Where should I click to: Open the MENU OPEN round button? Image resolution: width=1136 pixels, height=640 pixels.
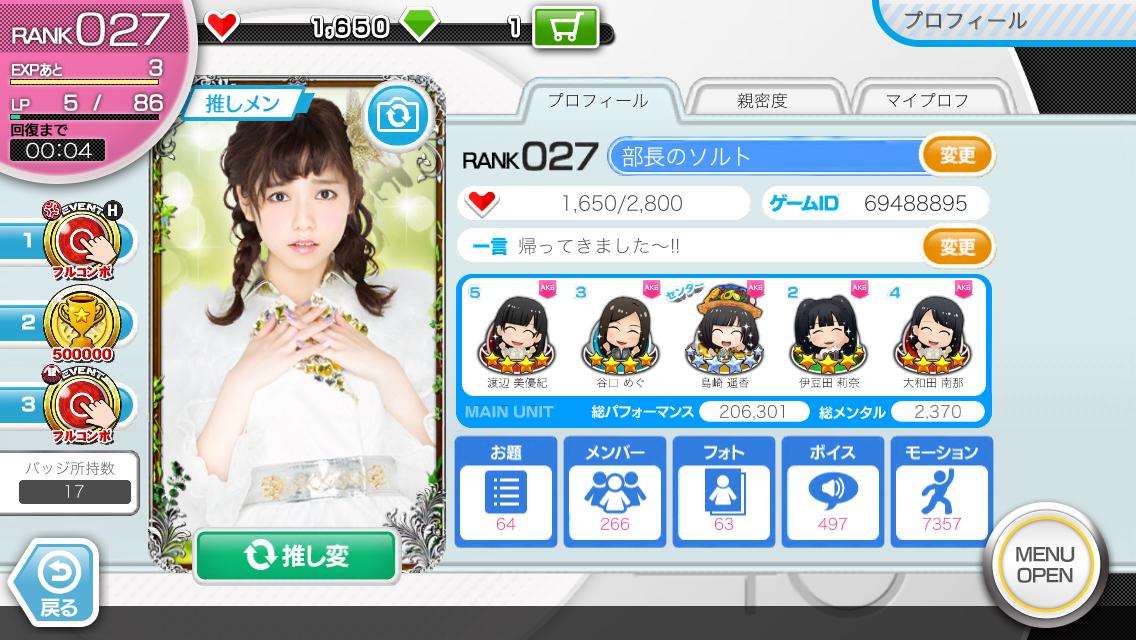tap(1044, 565)
